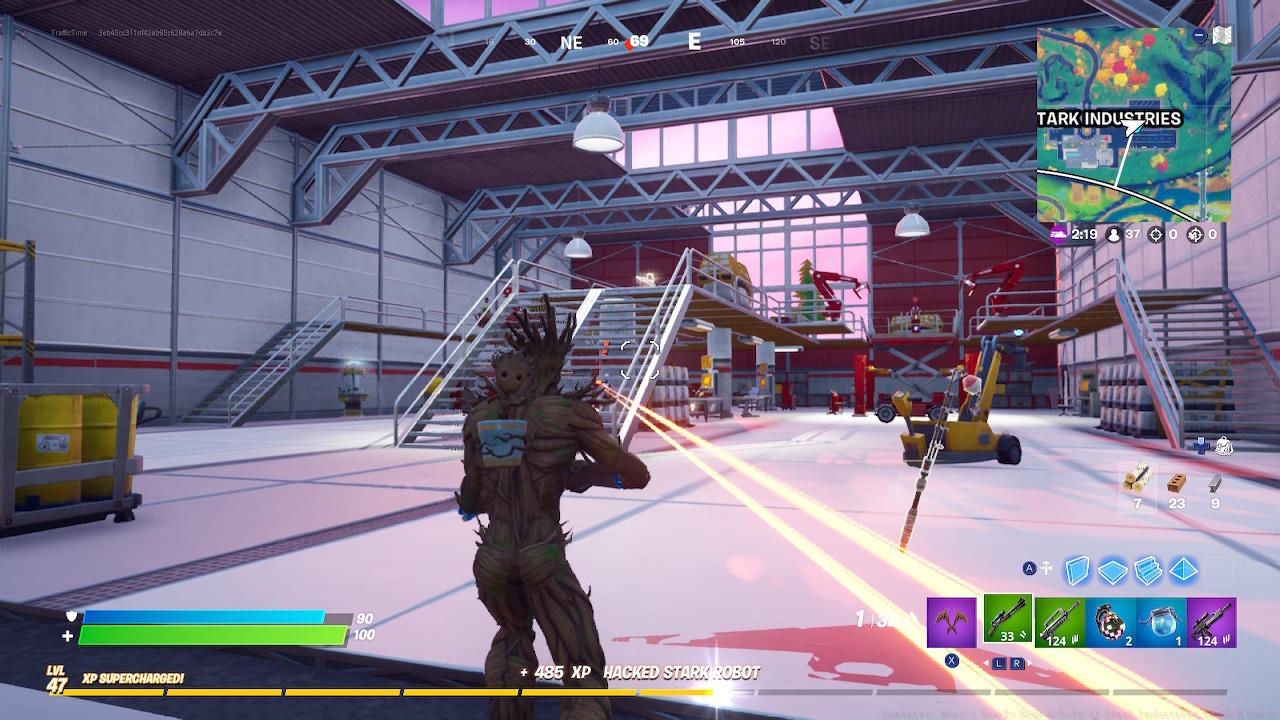Equip the Boogie Bomb grenade

tap(1110, 622)
